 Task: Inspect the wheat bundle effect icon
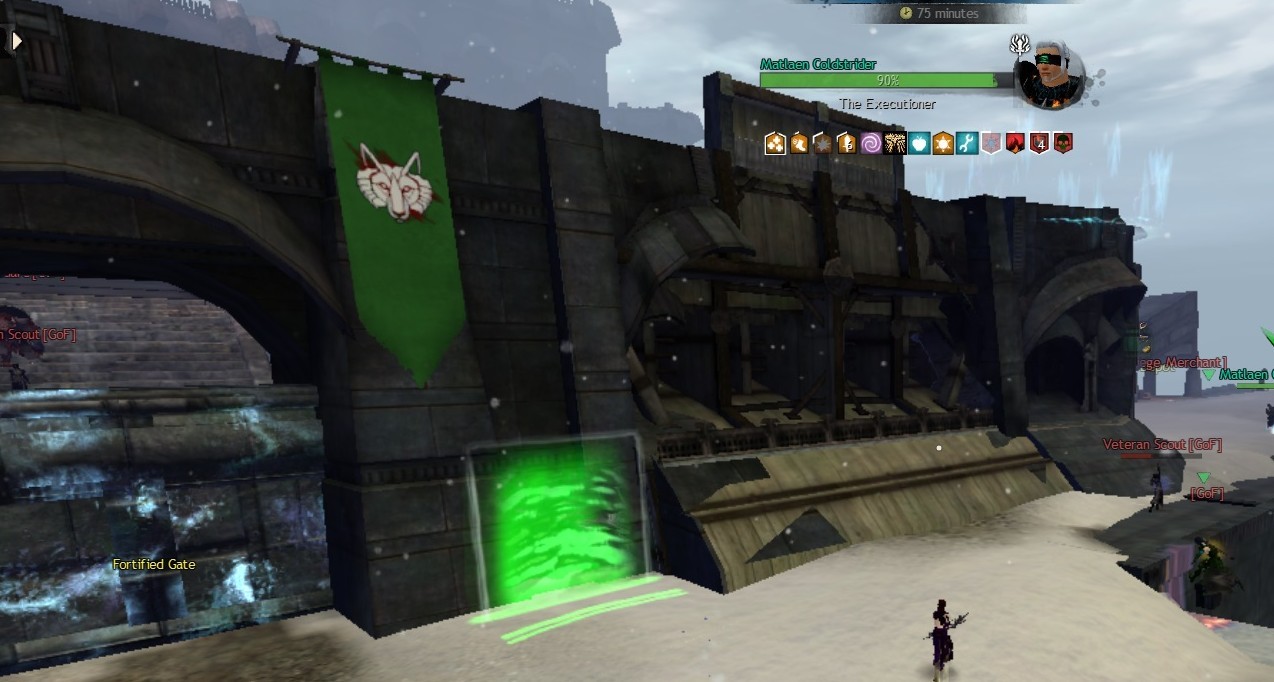tap(895, 144)
